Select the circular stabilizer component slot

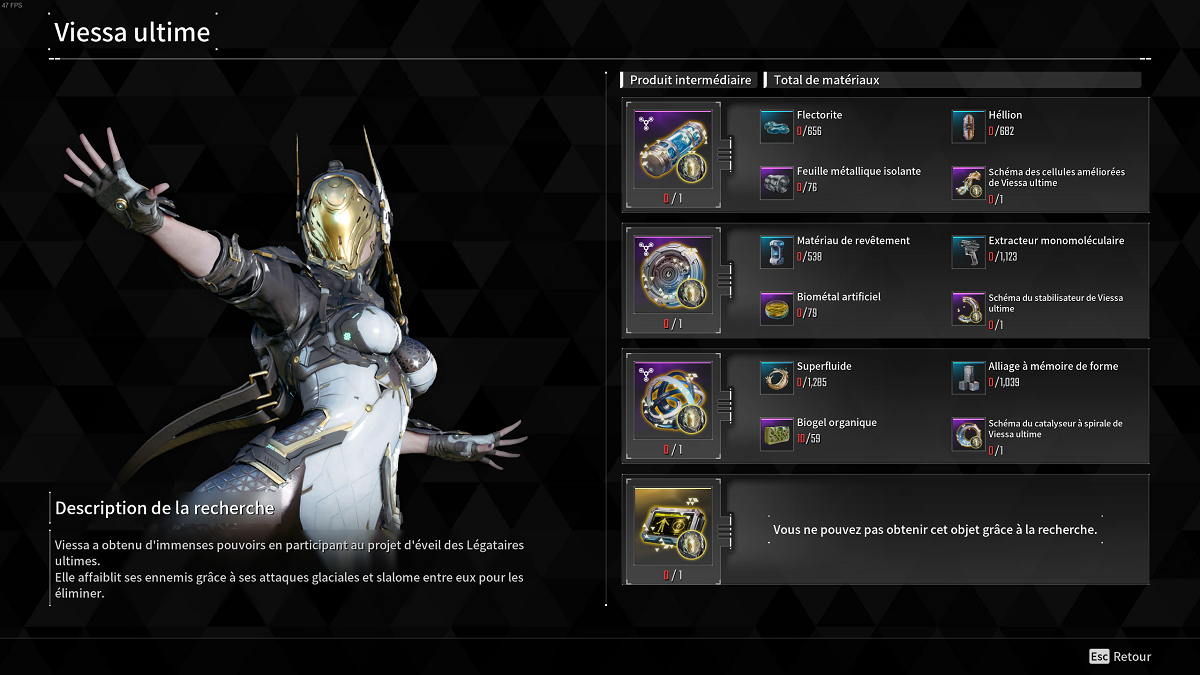673,274
